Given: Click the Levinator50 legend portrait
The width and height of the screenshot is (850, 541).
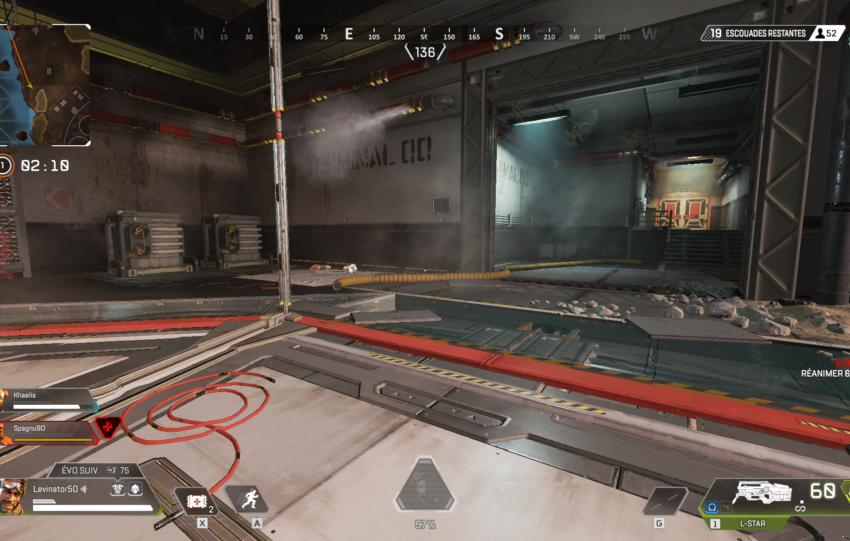Looking at the screenshot, I should point(13,496).
